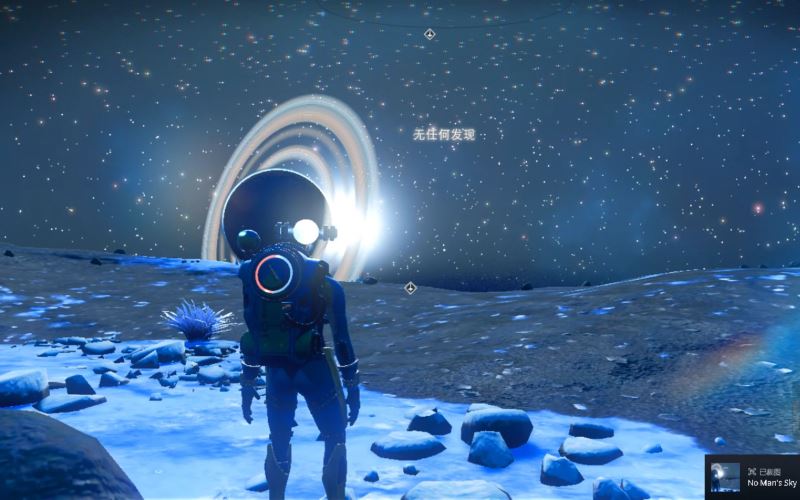Screen dimensions: 800x500
Task: Select the diamond marker on the compass bar
Action: 429,34
